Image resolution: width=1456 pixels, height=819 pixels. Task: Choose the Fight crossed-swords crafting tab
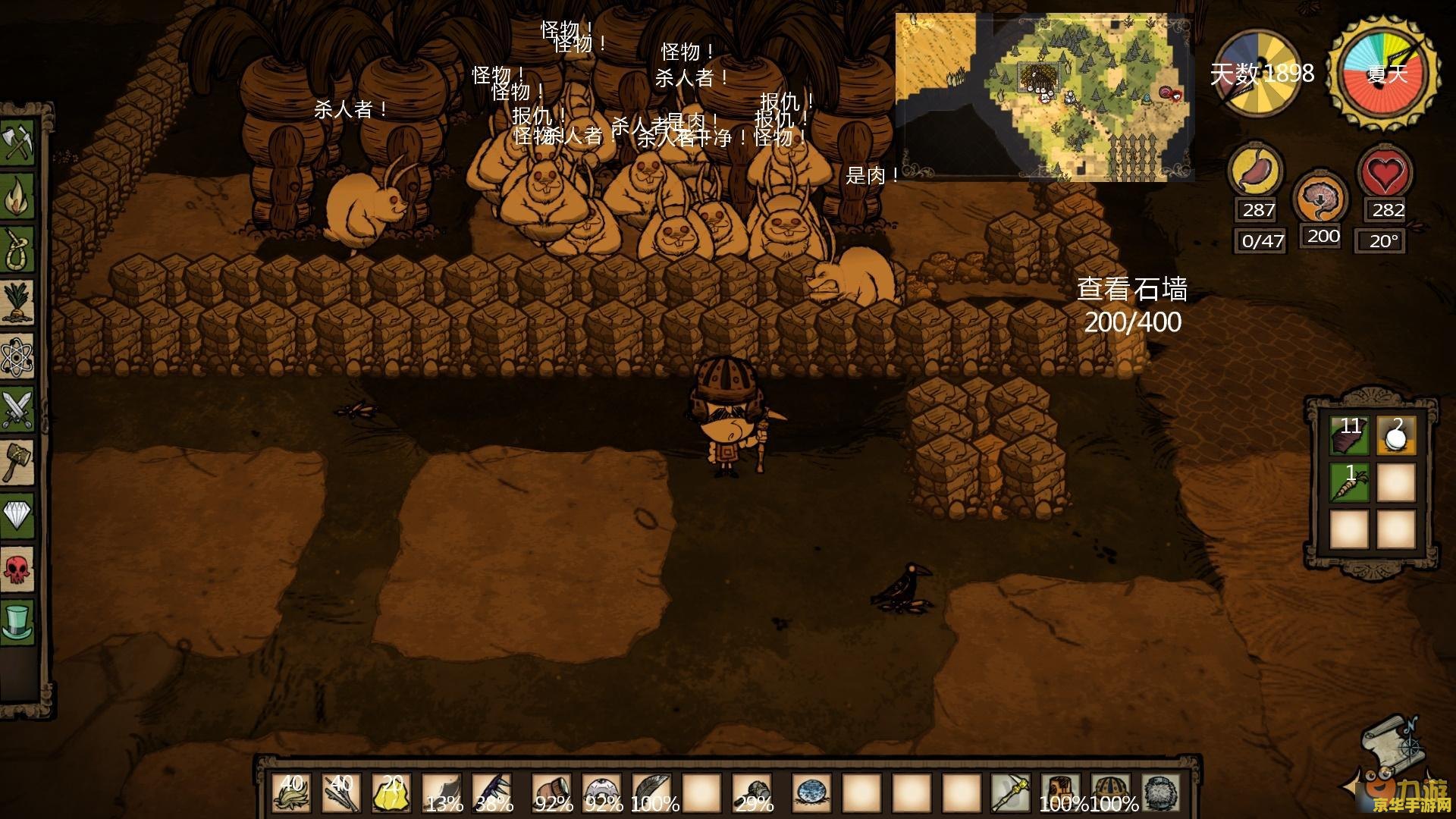point(18,409)
